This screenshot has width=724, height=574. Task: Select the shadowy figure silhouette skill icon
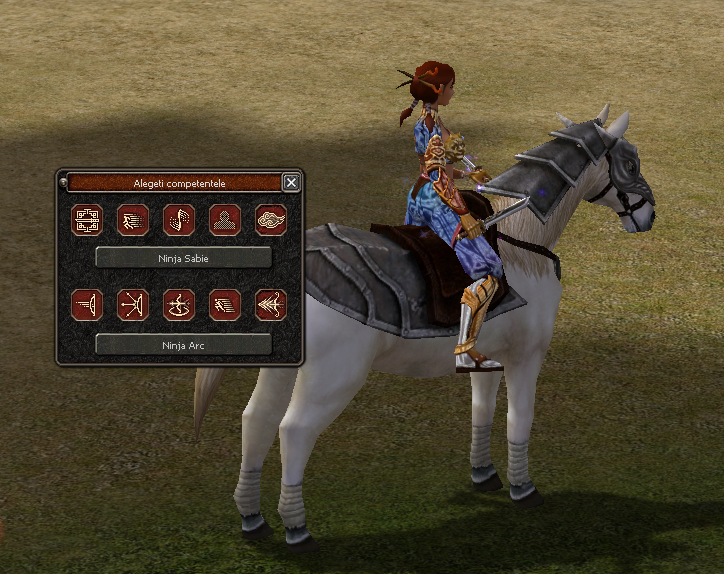click(x=225, y=220)
